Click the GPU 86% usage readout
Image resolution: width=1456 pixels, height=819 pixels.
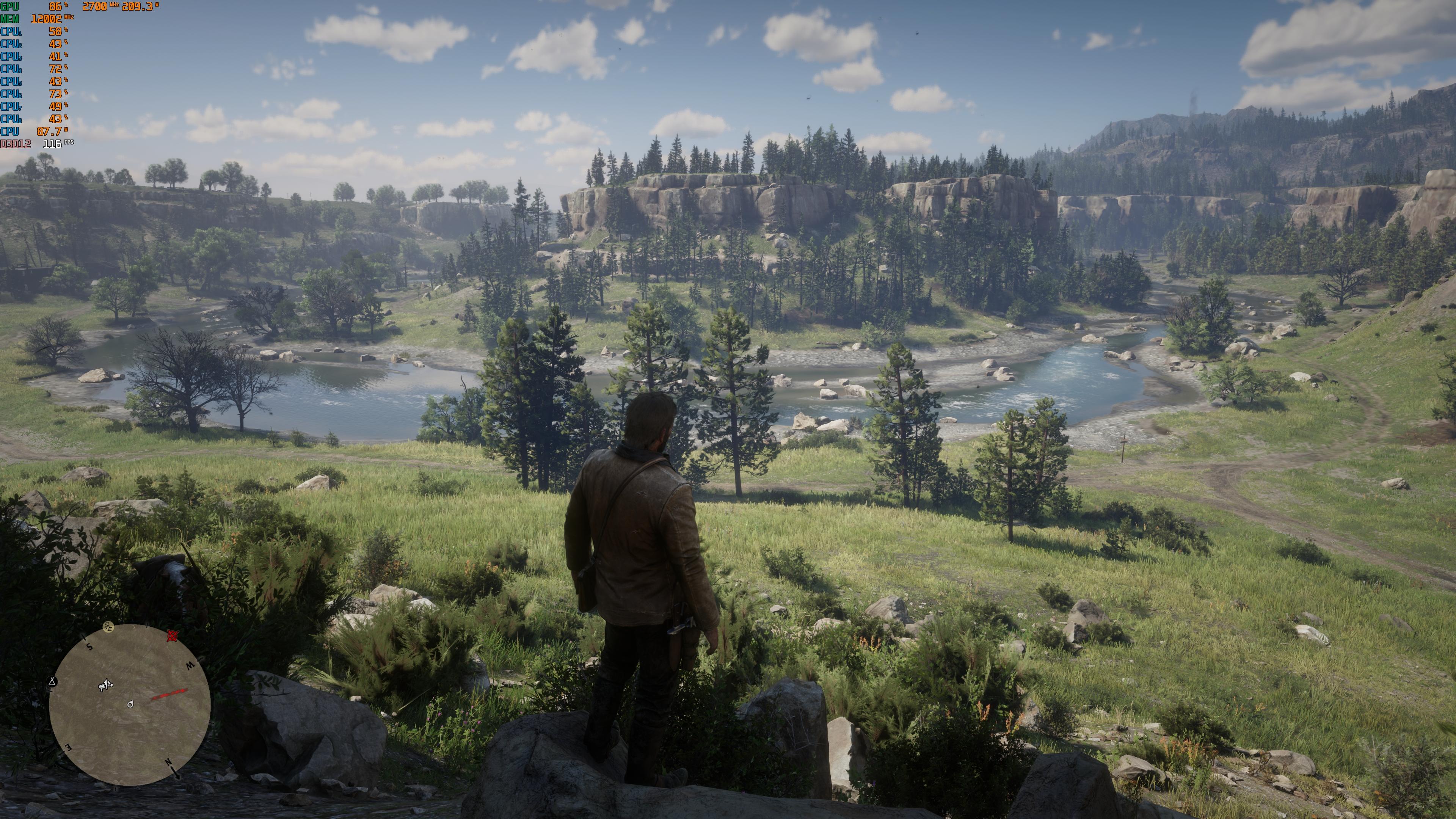(55, 7)
